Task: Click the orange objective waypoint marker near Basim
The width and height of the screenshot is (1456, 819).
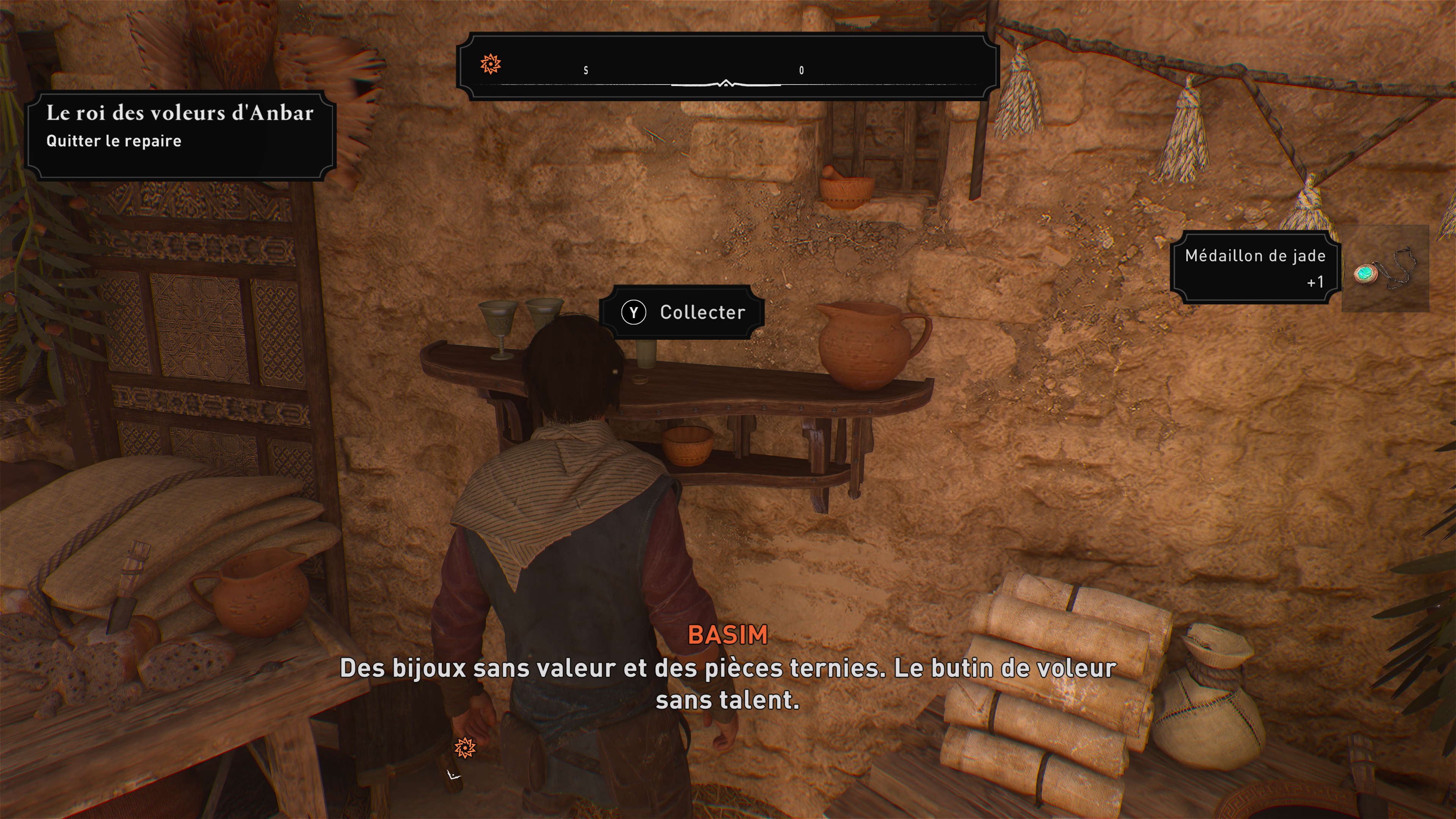Action: point(464,748)
